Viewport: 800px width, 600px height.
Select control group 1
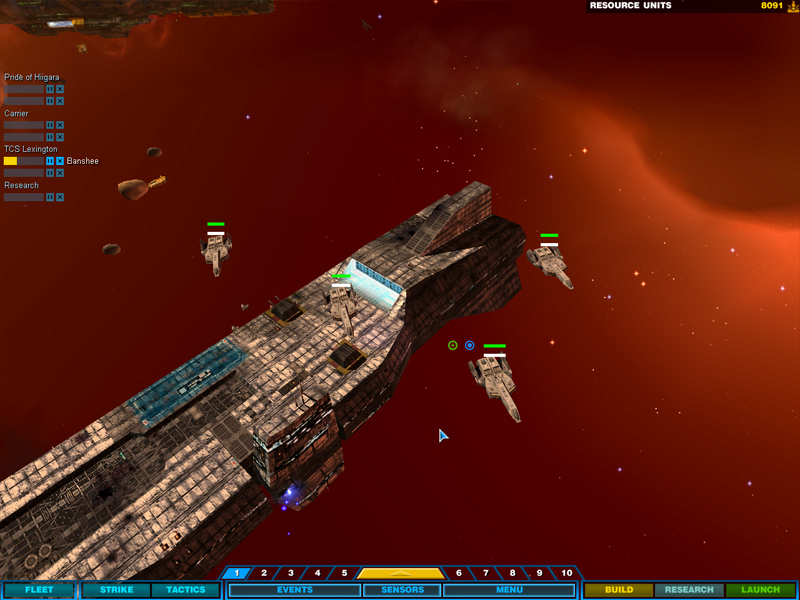(237, 573)
